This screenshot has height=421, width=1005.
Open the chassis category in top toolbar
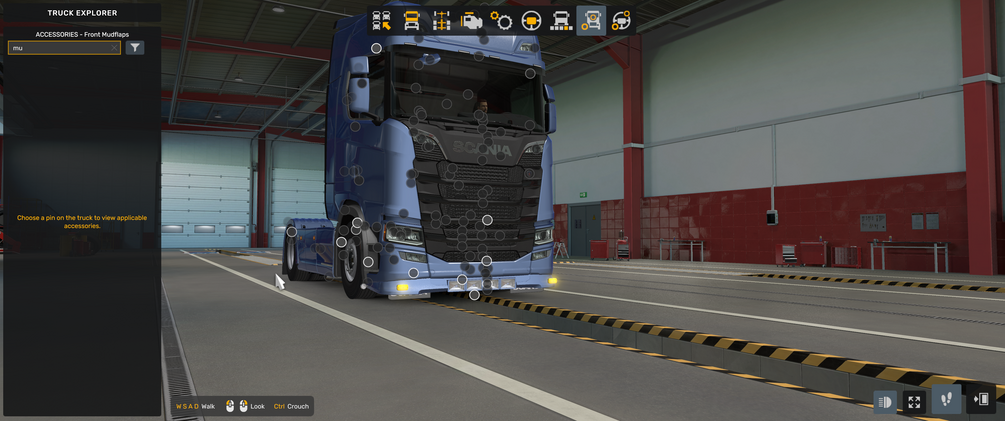point(441,20)
